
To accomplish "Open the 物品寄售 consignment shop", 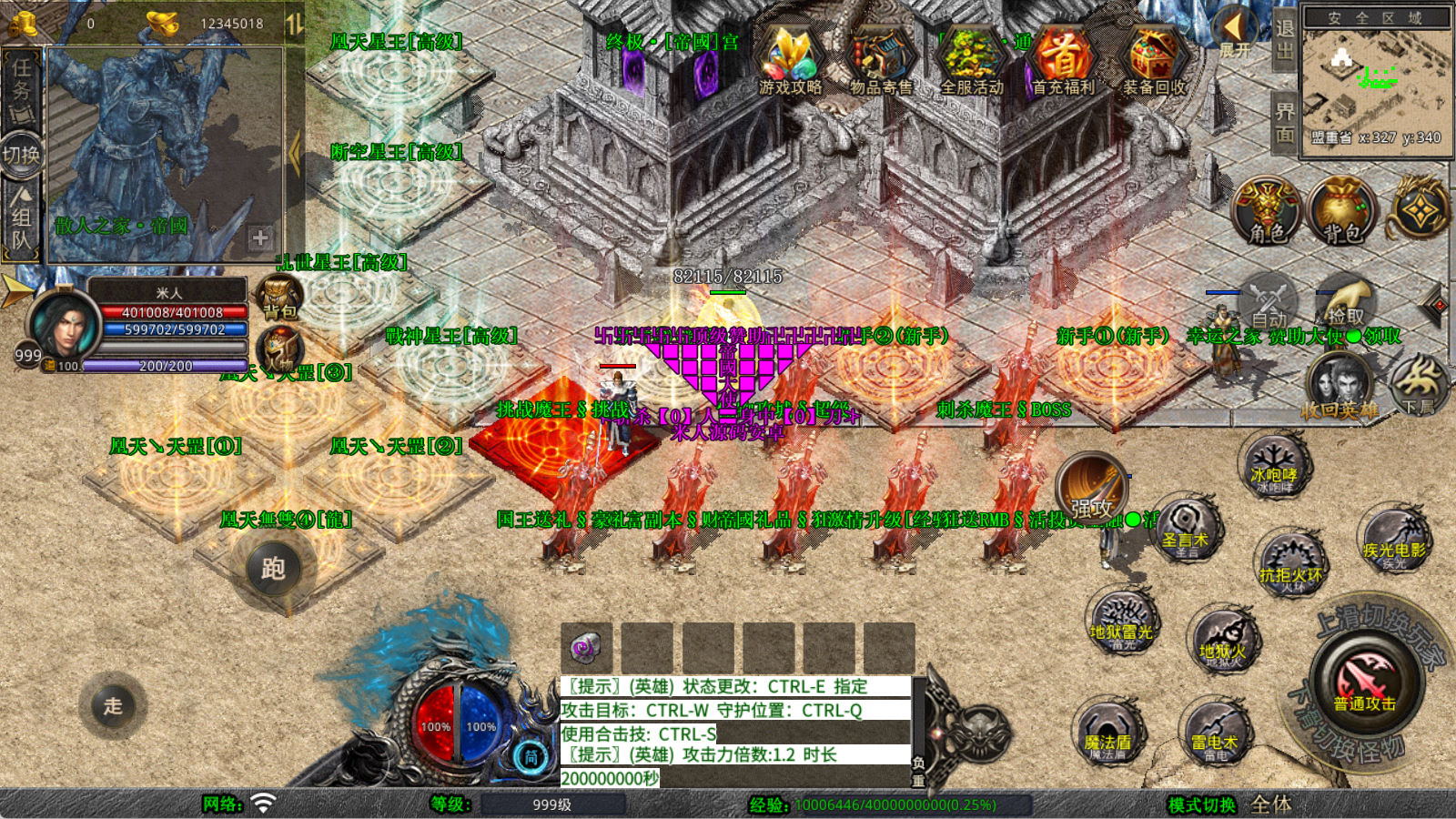I will [881, 60].
